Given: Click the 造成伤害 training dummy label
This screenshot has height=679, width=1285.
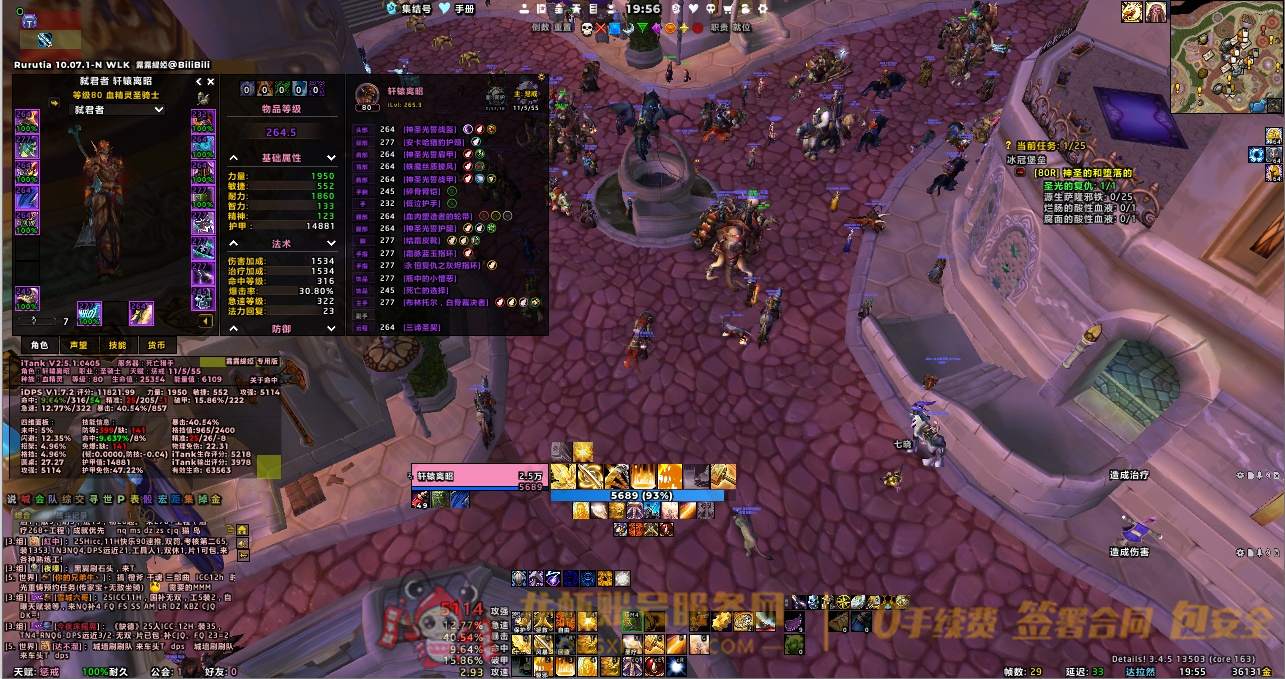Looking at the screenshot, I should coord(1128,552).
